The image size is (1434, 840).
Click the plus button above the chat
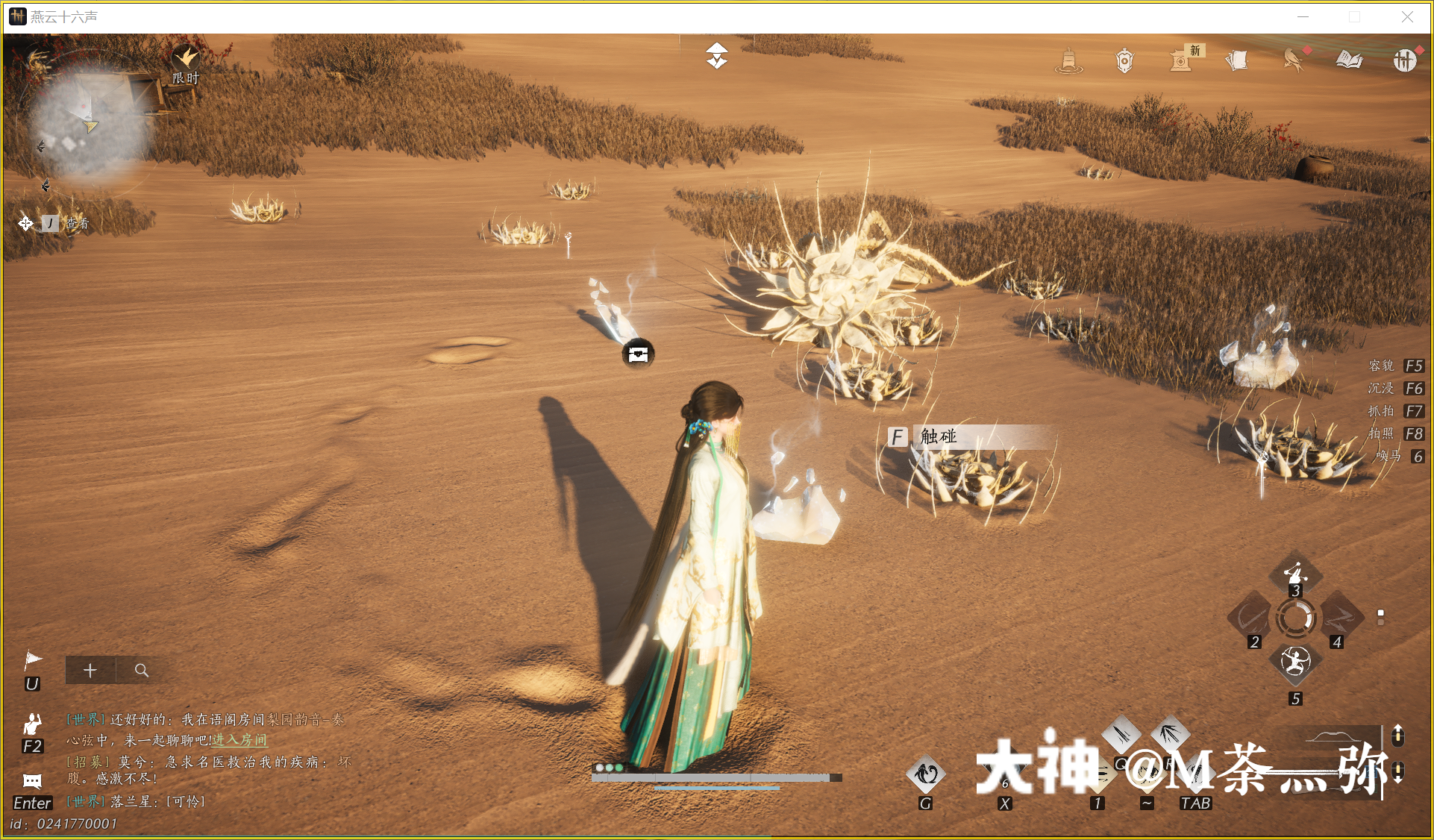(x=90, y=670)
